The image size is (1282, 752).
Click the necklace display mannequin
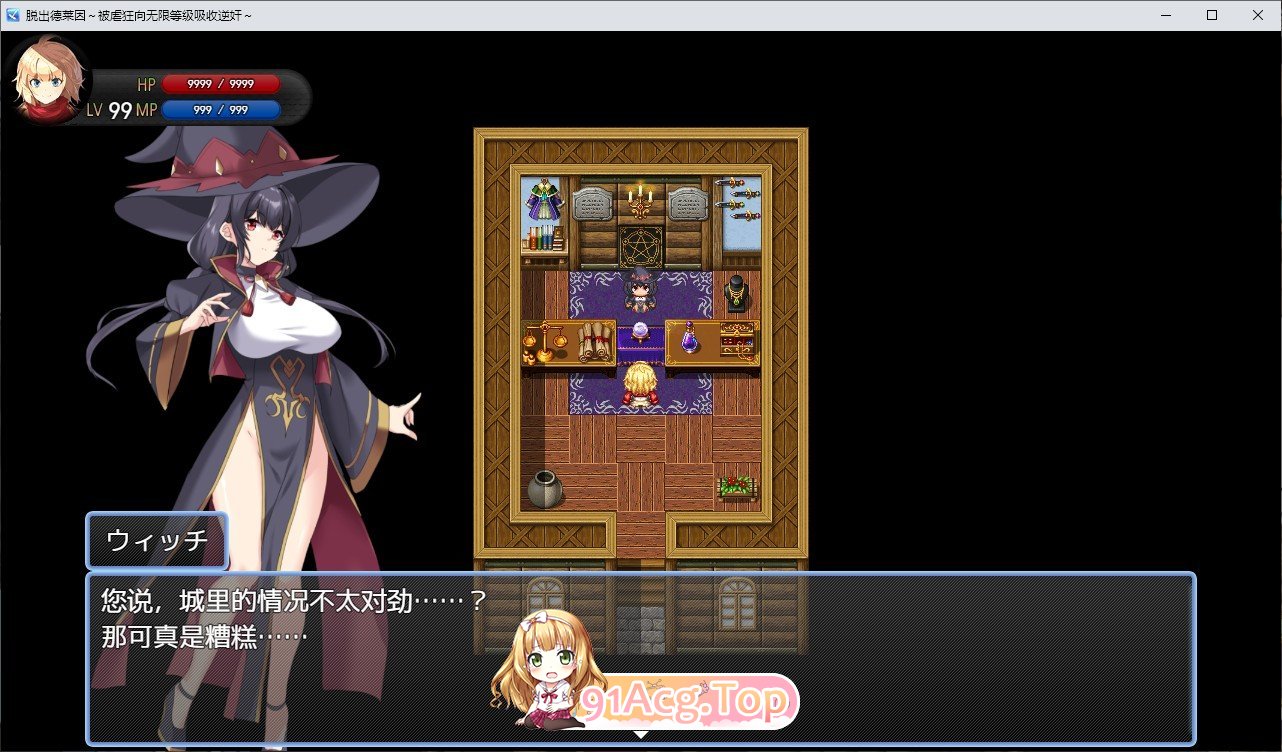[736, 292]
